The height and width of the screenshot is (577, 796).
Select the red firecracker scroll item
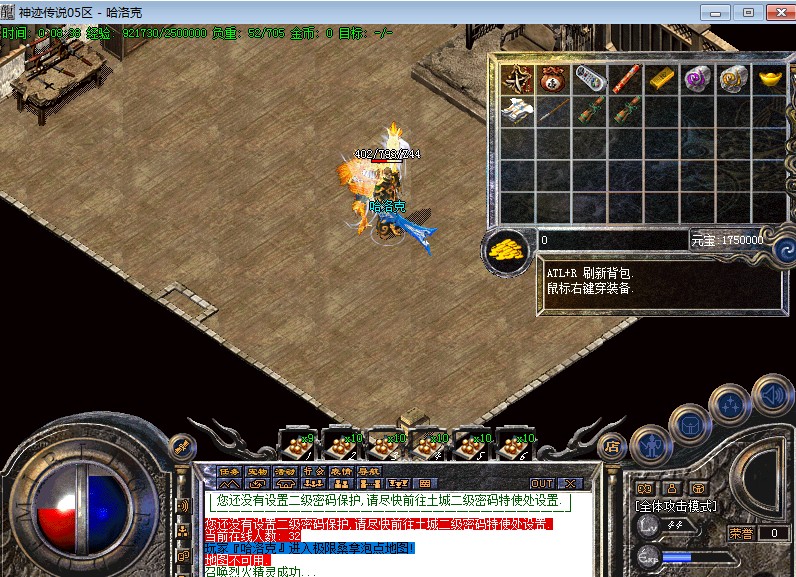point(625,79)
